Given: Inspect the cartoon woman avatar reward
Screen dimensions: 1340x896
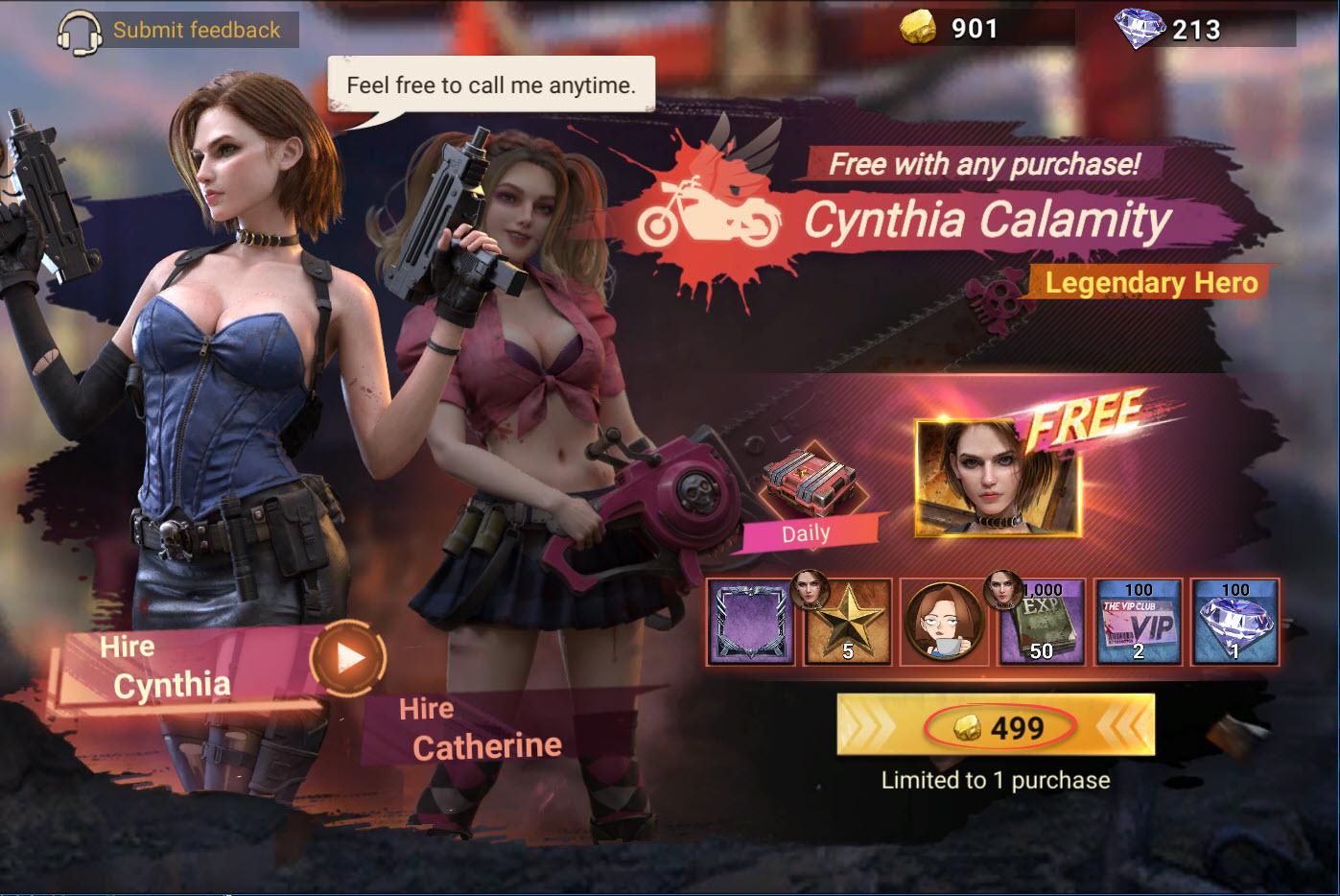Looking at the screenshot, I should (x=945, y=622).
